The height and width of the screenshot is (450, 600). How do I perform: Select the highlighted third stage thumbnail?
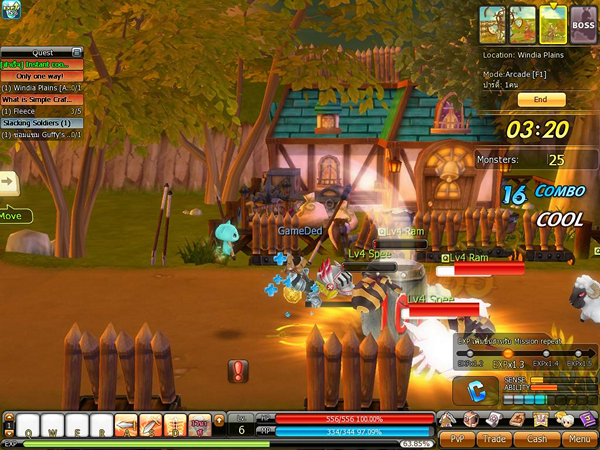click(x=553, y=21)
